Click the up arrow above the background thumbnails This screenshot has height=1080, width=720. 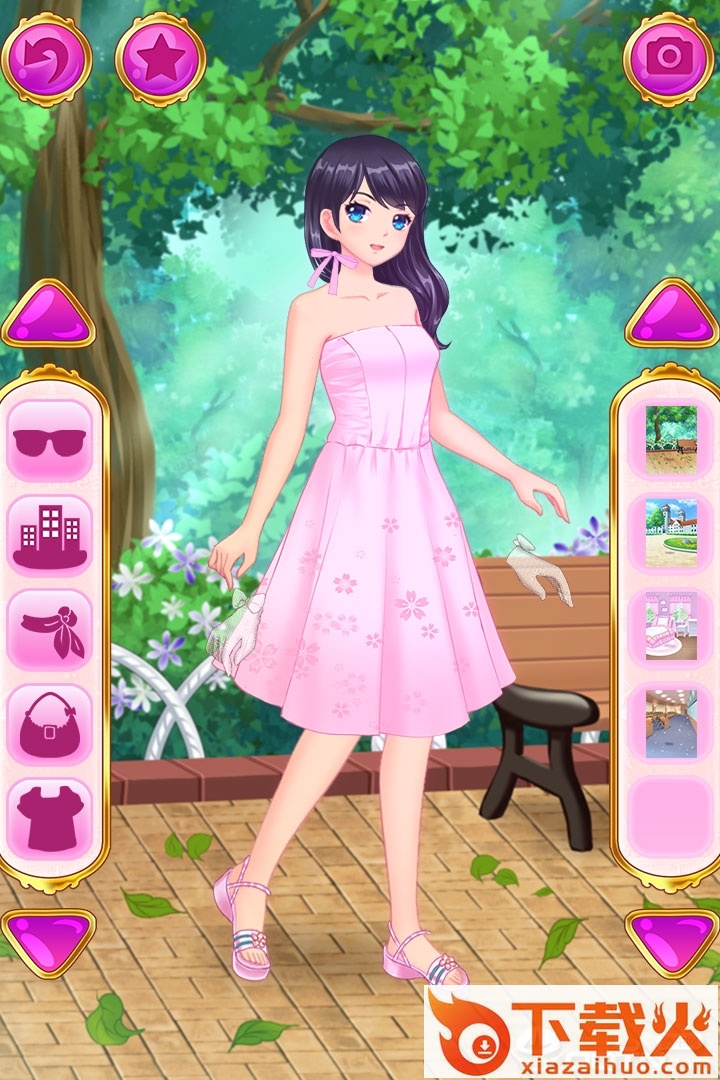[672, 316]
